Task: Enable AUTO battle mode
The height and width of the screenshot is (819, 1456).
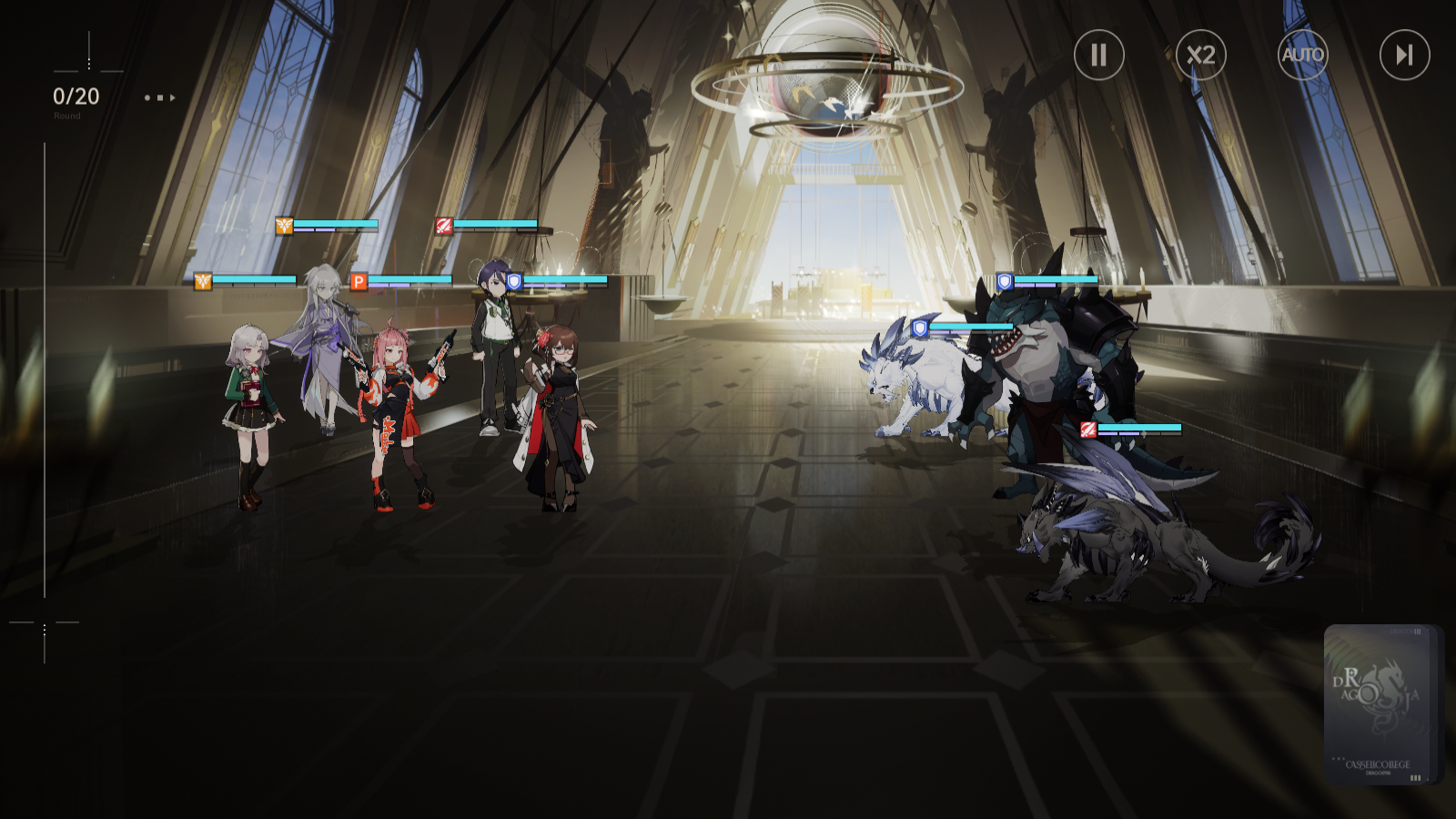Action: point(1302,56)
